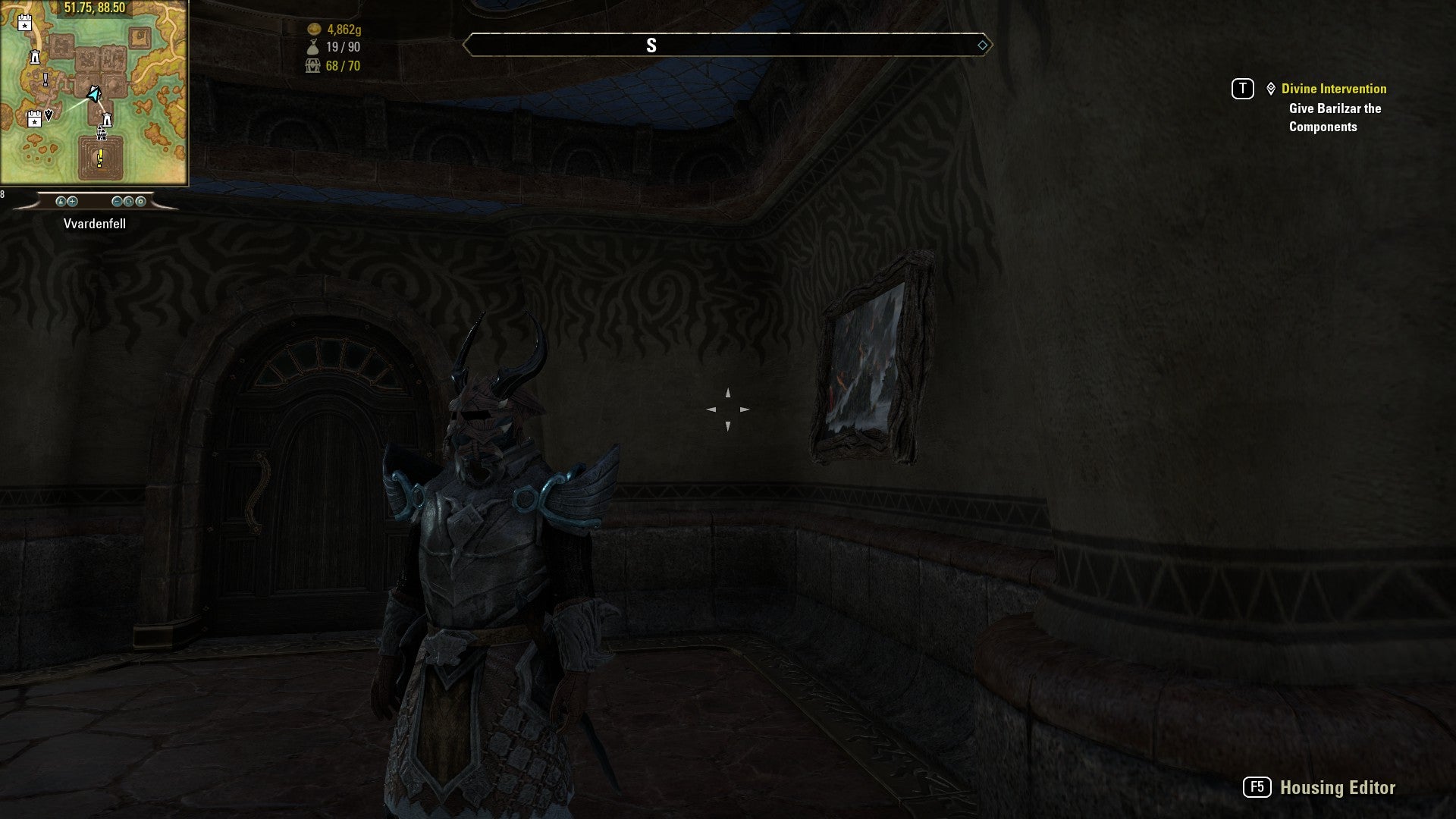Click the castle keep marker on the minimap

101,135
